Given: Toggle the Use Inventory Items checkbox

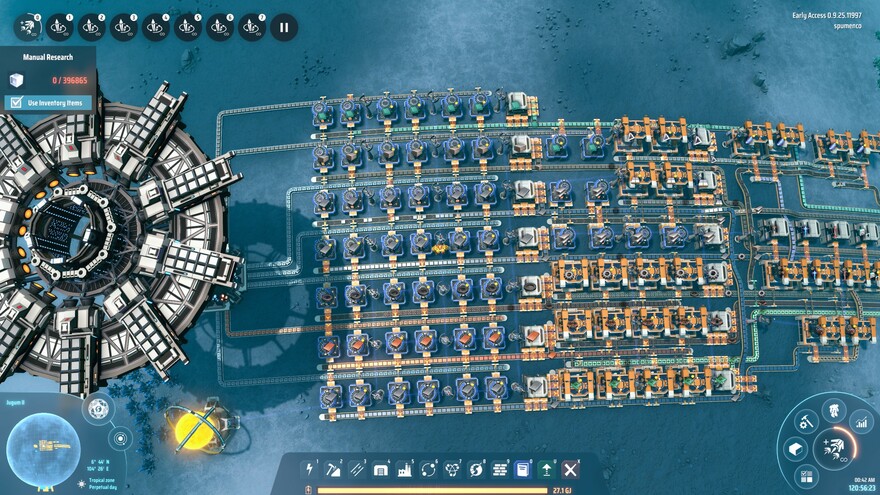Looking at the screenshot, I should 16,103.
